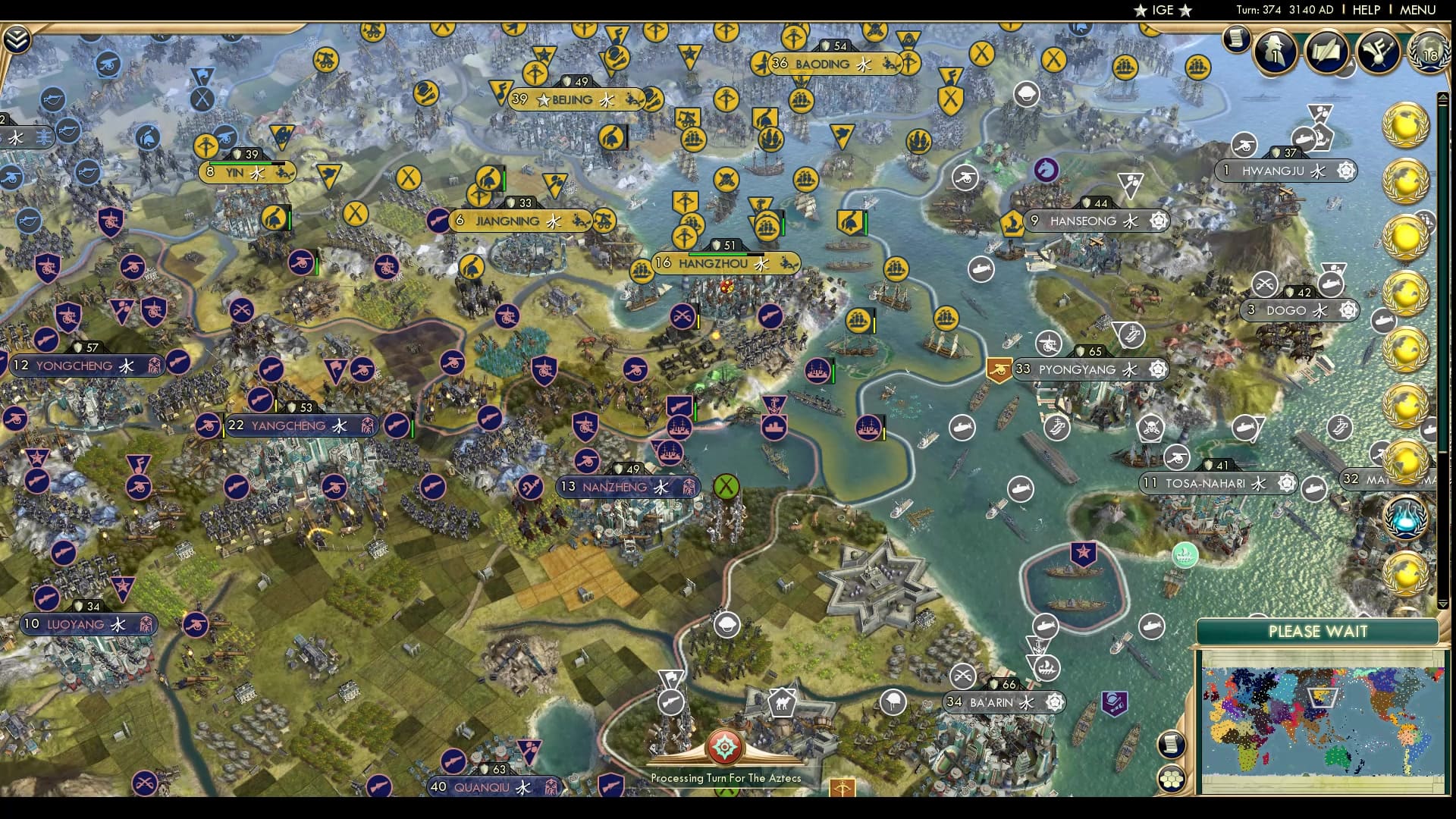Open the message log scroll beside the minimap

[x=1172, y=743]
